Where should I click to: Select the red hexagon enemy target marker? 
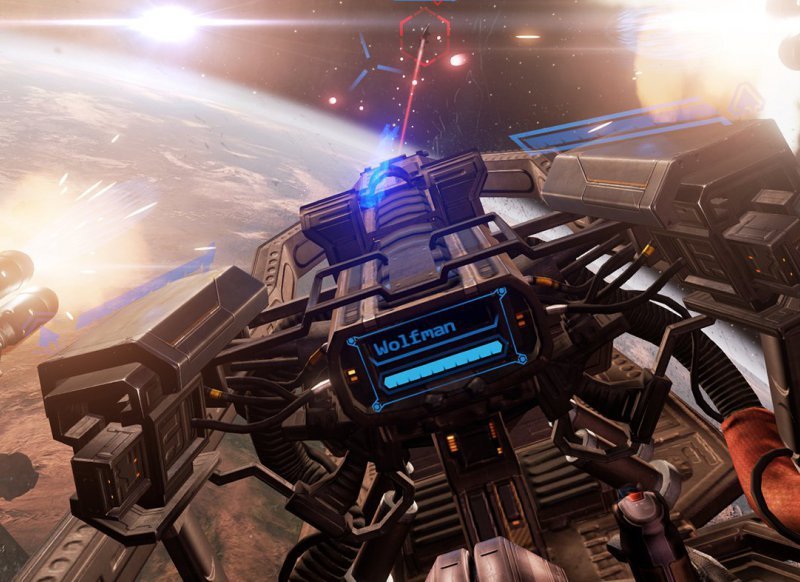424,37
